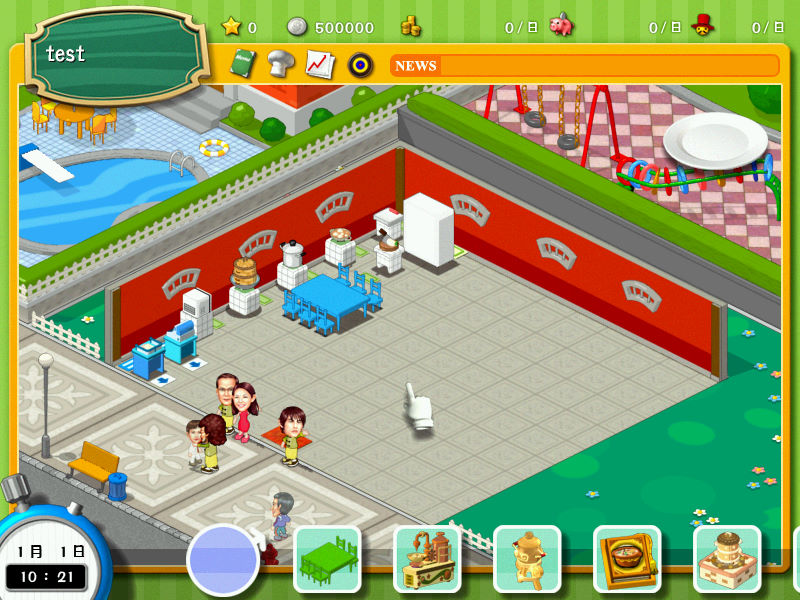Open the green book icon
This screenshot has width=800, height=600.
click(x=243, y=64)
